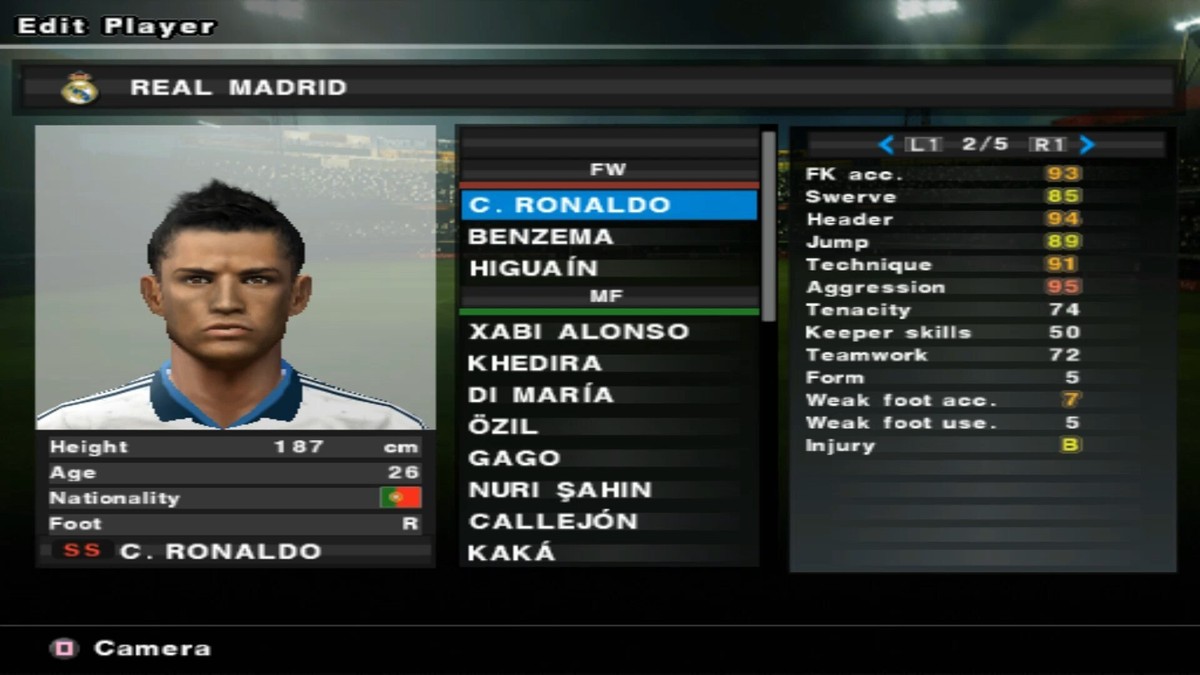Go to the previous stats page arrow

(886, 145)
